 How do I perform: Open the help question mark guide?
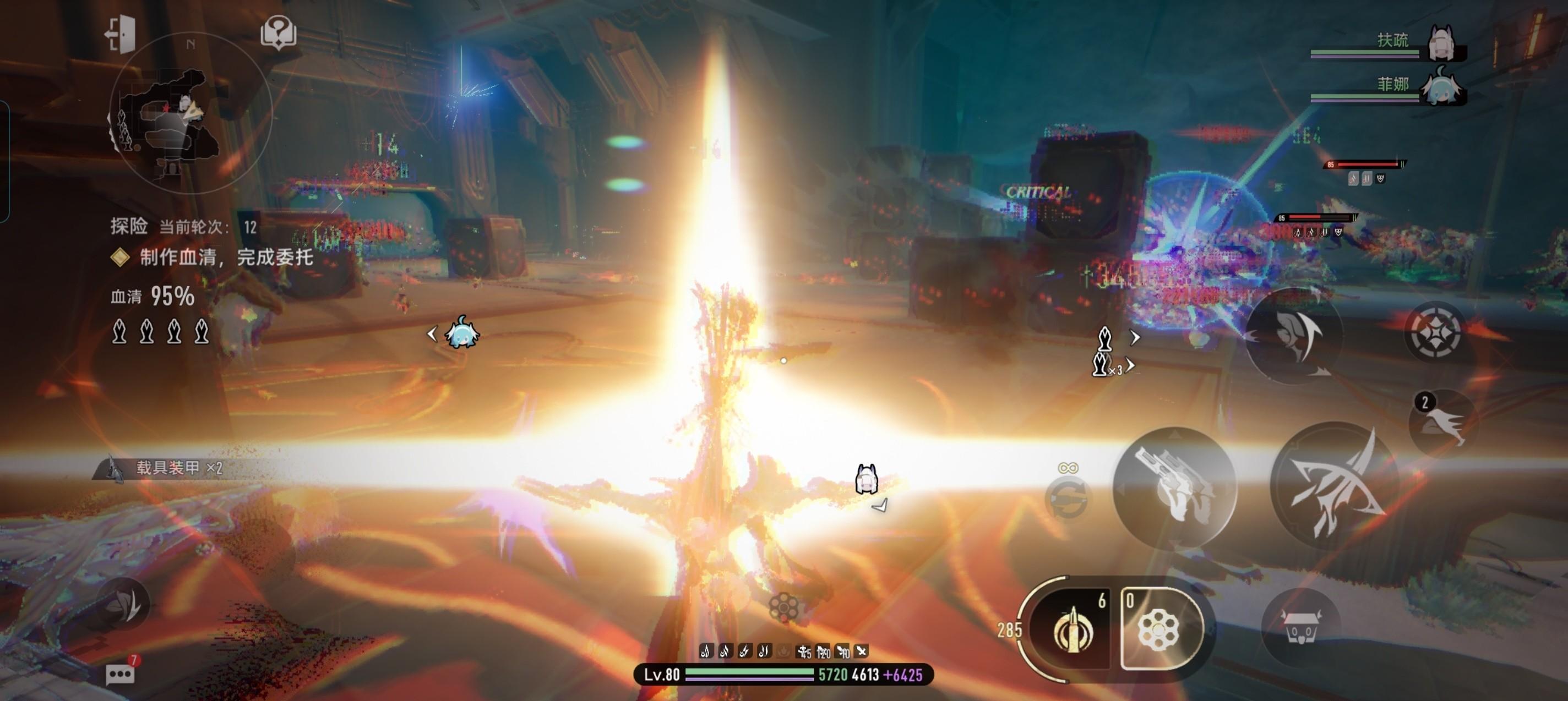pyautogui.click(x=278, y=32)
